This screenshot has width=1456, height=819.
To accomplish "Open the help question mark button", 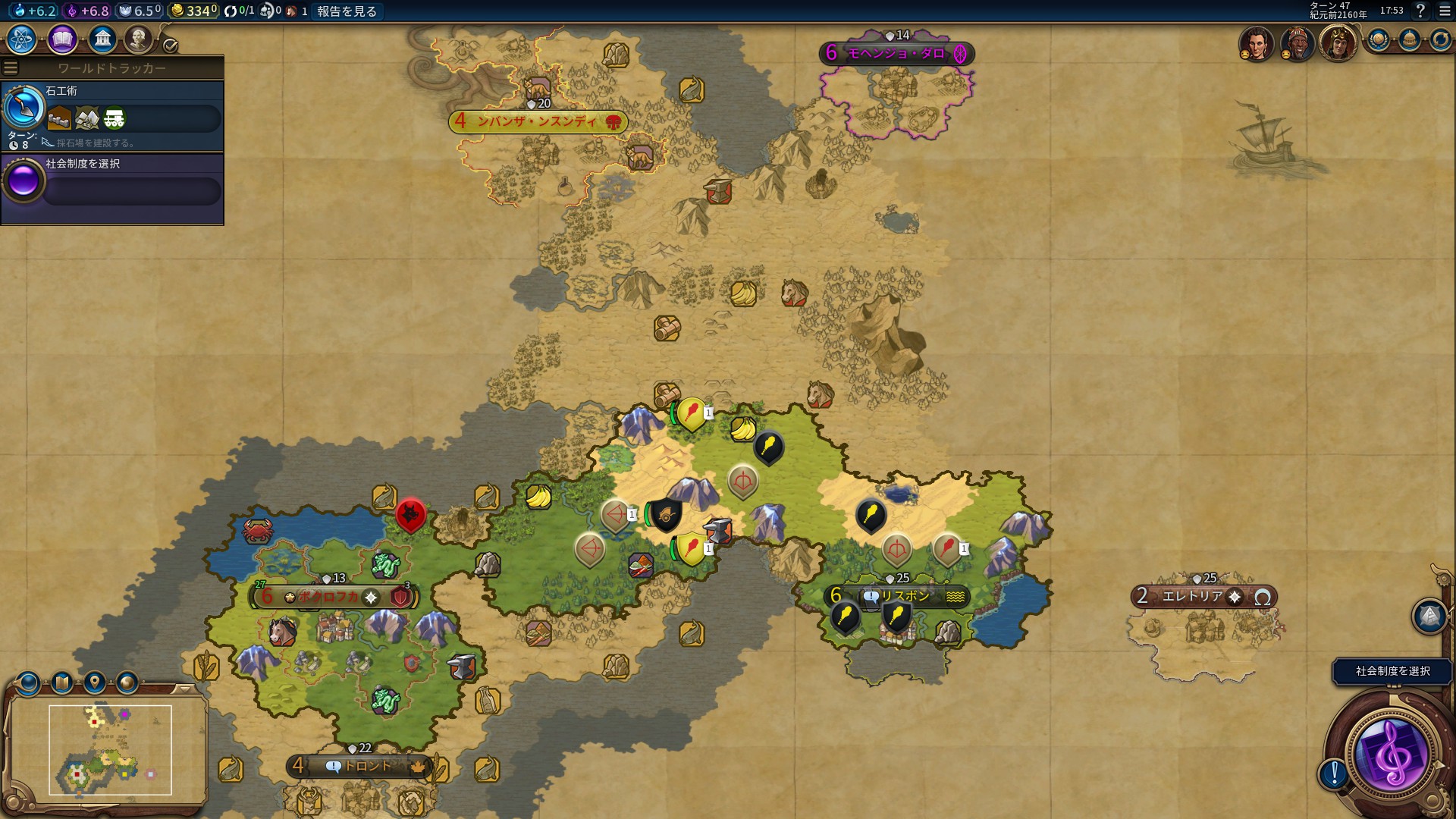I will tap(1420, 11).
